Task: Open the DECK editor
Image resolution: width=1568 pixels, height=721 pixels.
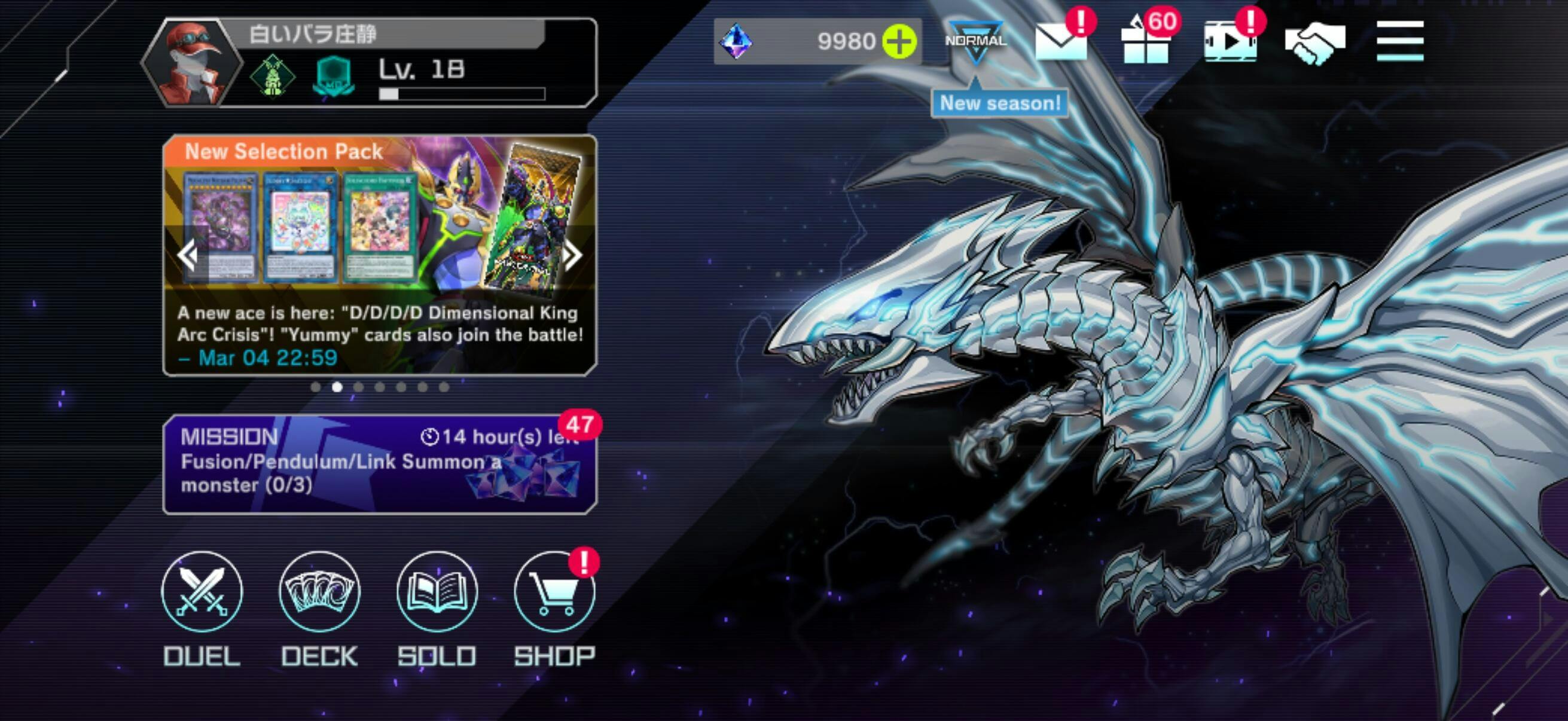Action: pyautogui.click(x=319, y=592)
